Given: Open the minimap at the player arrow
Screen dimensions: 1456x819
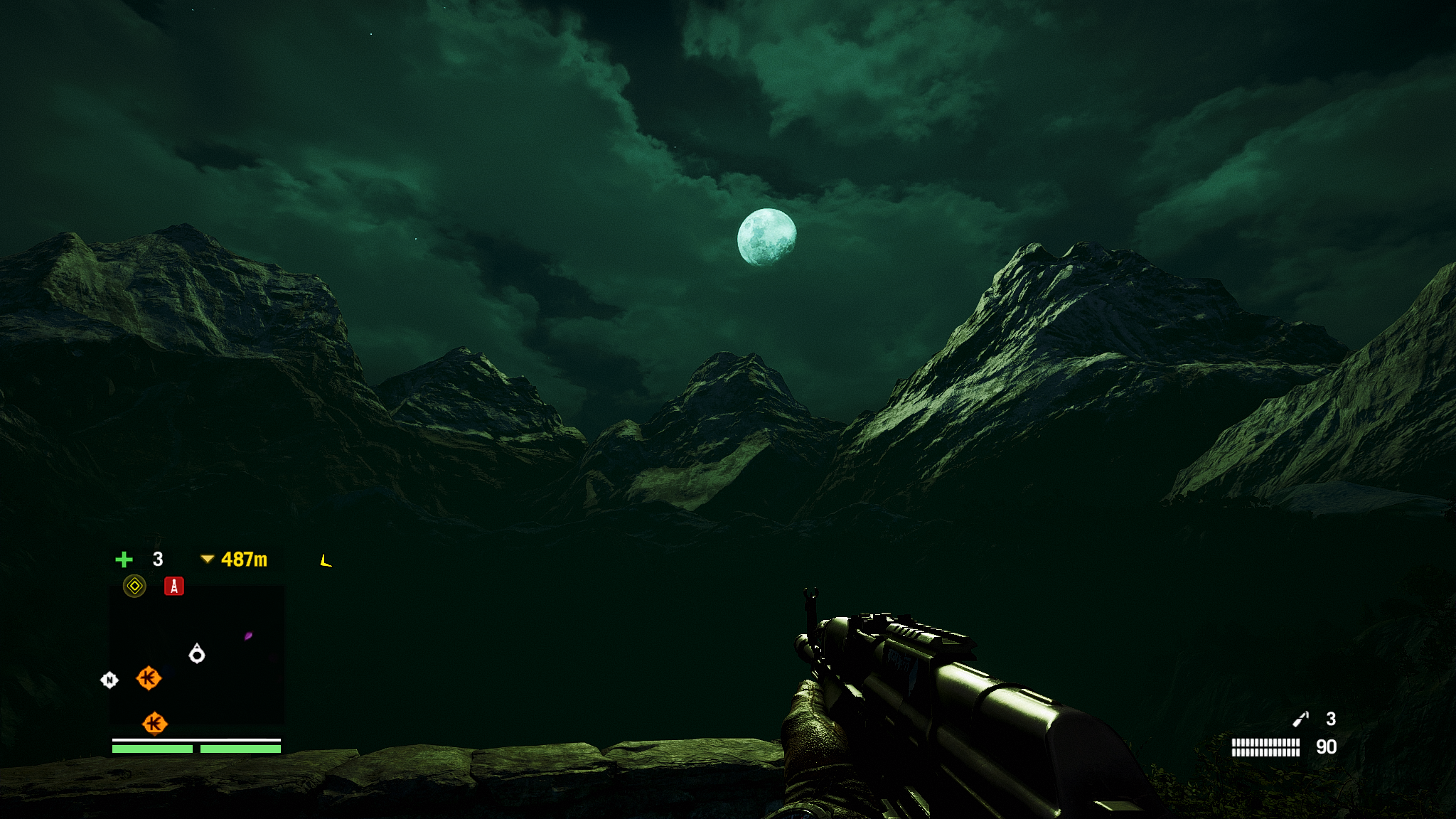Looking at the screenshot, I should click(197, 653).
